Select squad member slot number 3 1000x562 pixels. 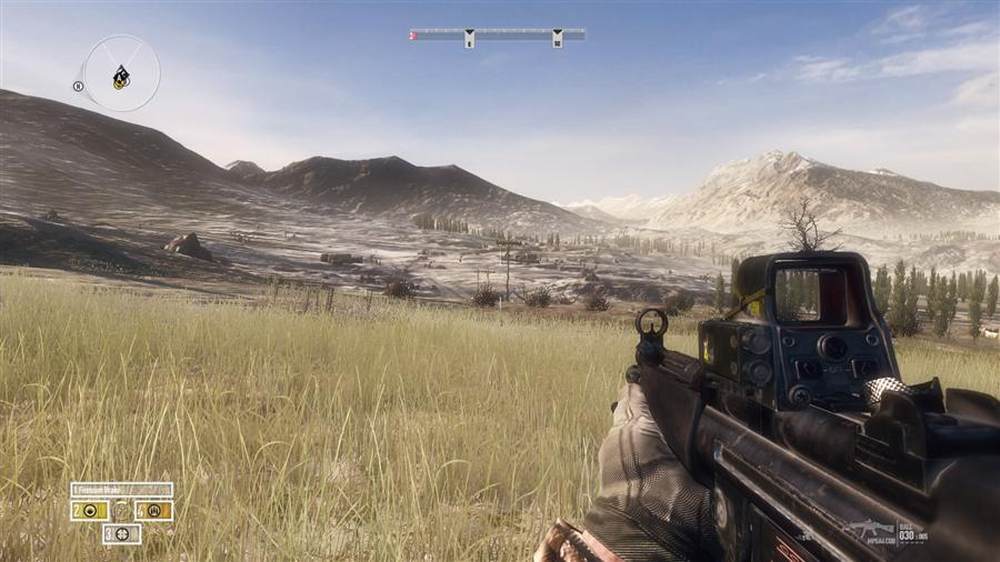pos(122,534)
